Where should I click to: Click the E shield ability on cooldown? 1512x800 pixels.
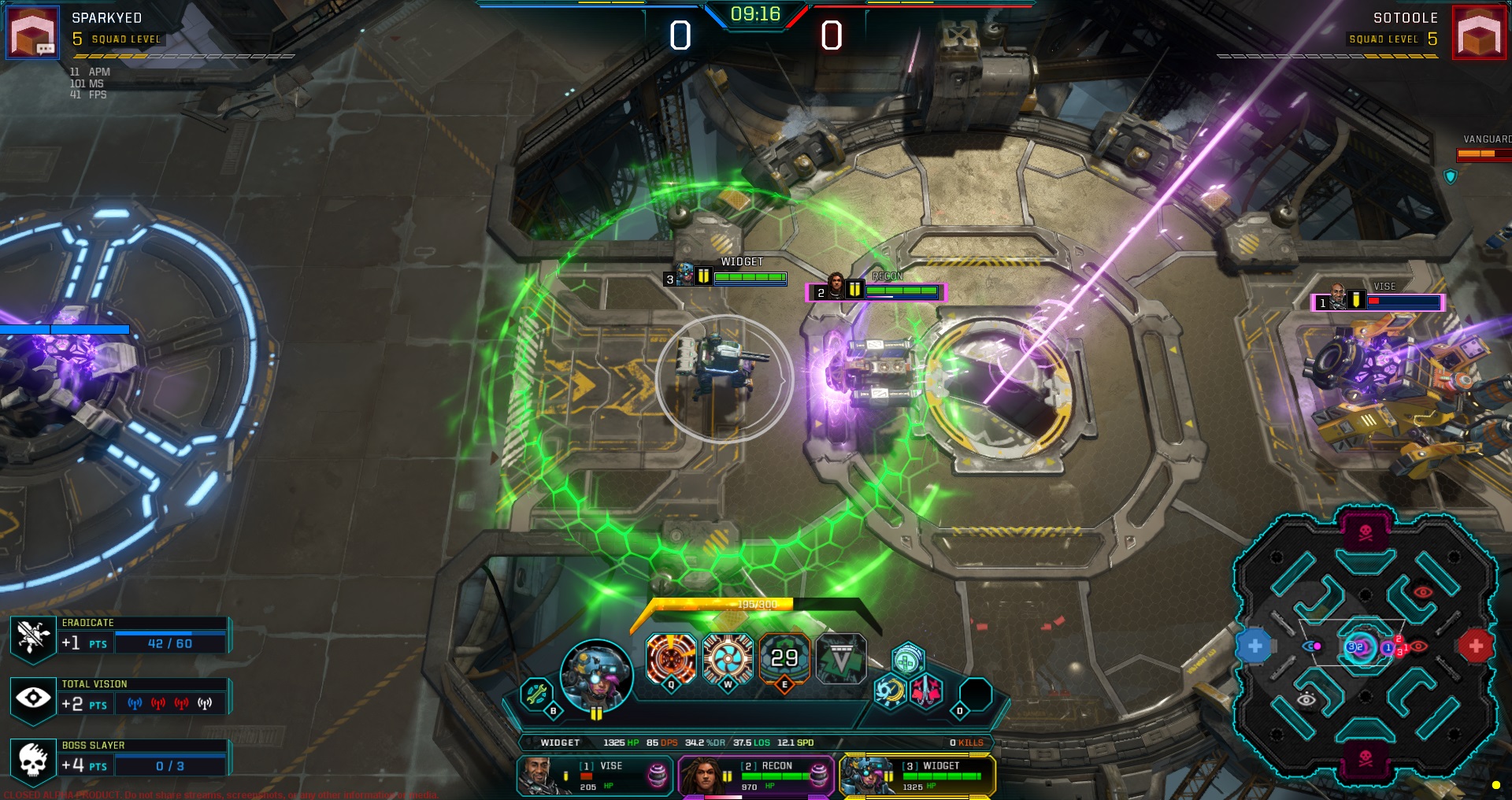[784, 659]
